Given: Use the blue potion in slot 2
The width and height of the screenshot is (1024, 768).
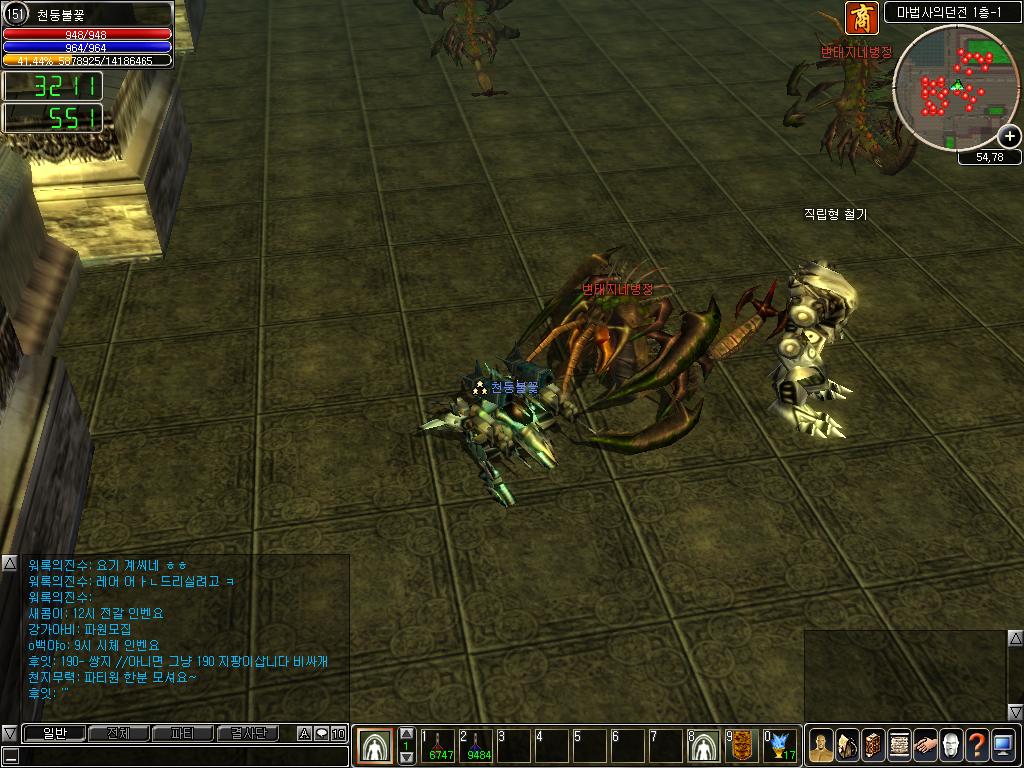Looking at the screenshot, I should pyautogui.click(x=478, y=746).
